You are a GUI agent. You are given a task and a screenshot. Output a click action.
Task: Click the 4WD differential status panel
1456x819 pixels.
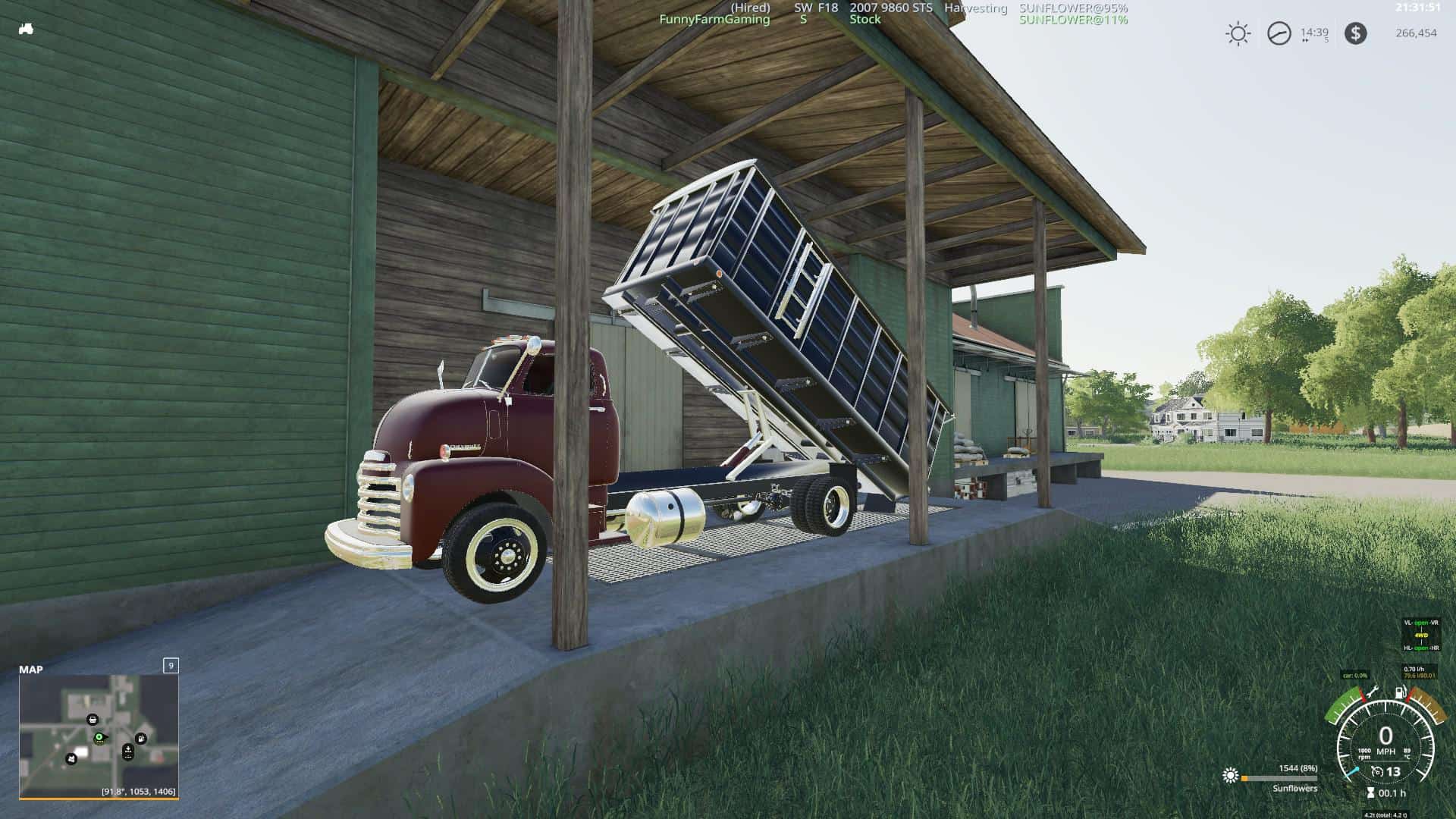click(x=1420, y=635)
